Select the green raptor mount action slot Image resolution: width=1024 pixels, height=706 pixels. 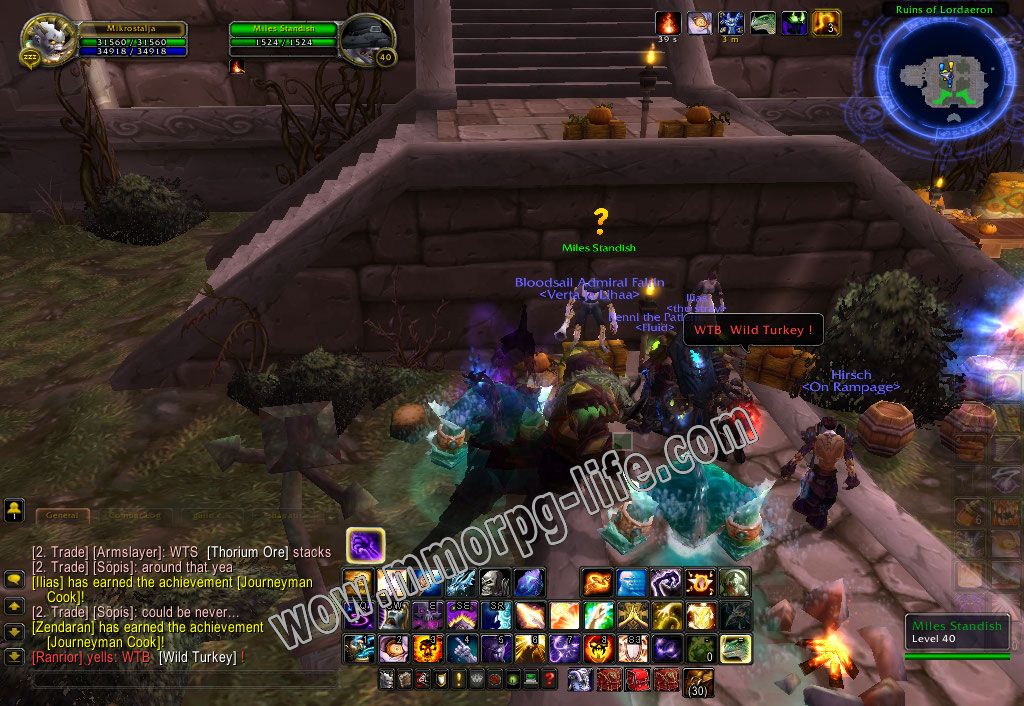coord(735,649)
